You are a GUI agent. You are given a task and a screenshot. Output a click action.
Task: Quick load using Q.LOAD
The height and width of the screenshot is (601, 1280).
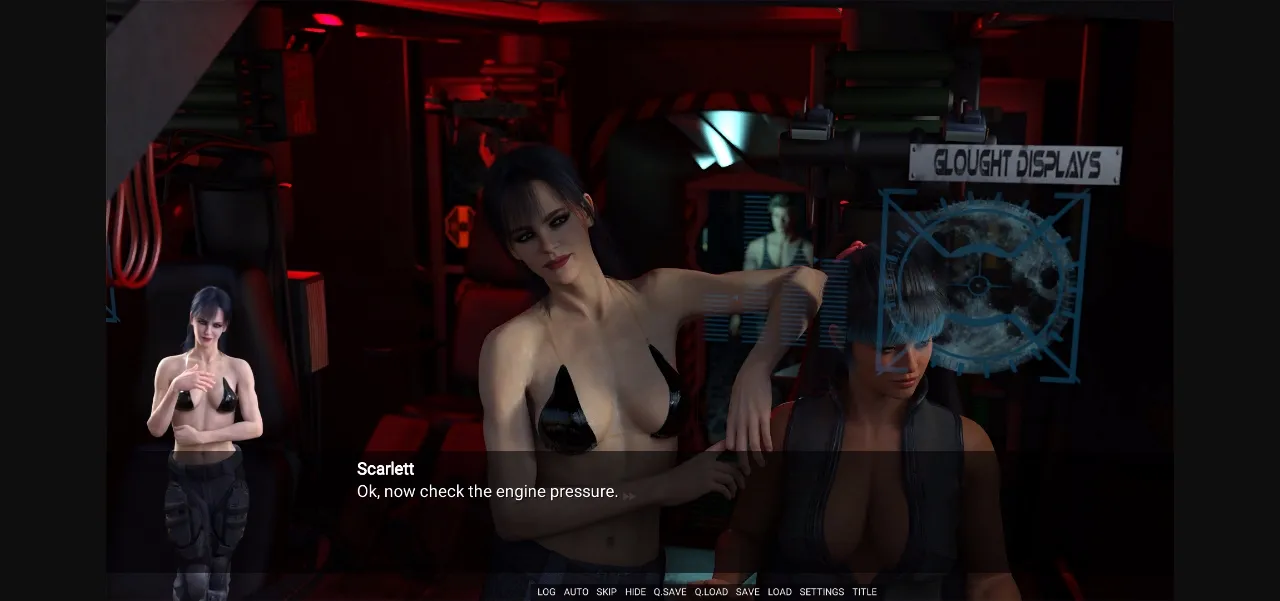tap(711, 592)
